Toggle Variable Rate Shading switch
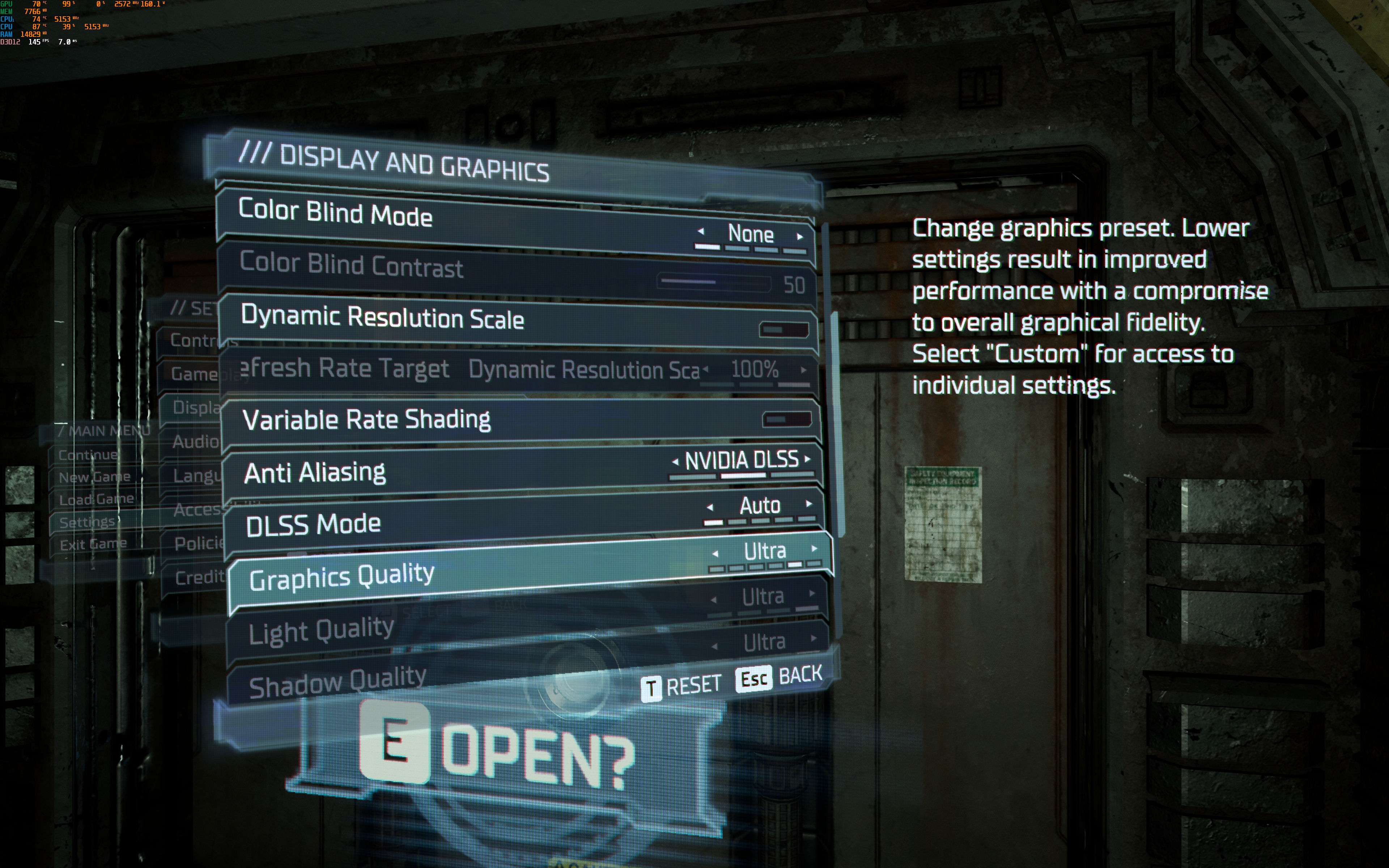 click(786, 419)
